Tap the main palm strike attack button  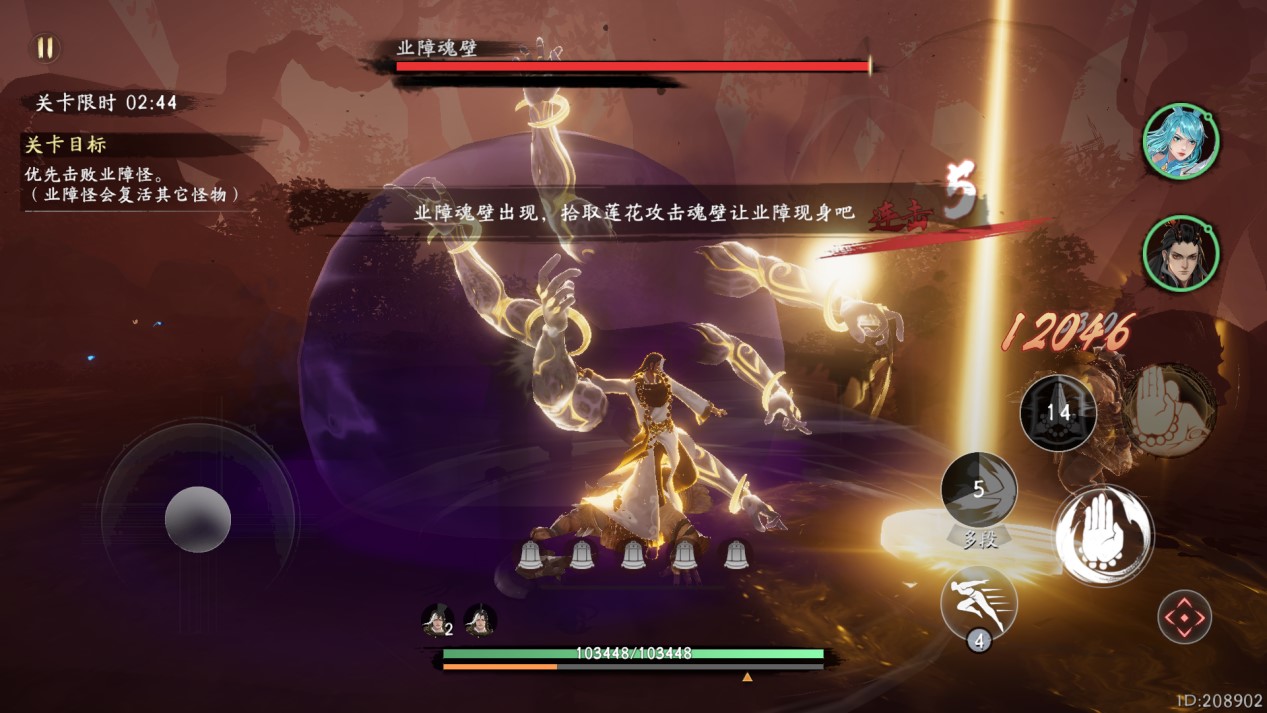1103,535
